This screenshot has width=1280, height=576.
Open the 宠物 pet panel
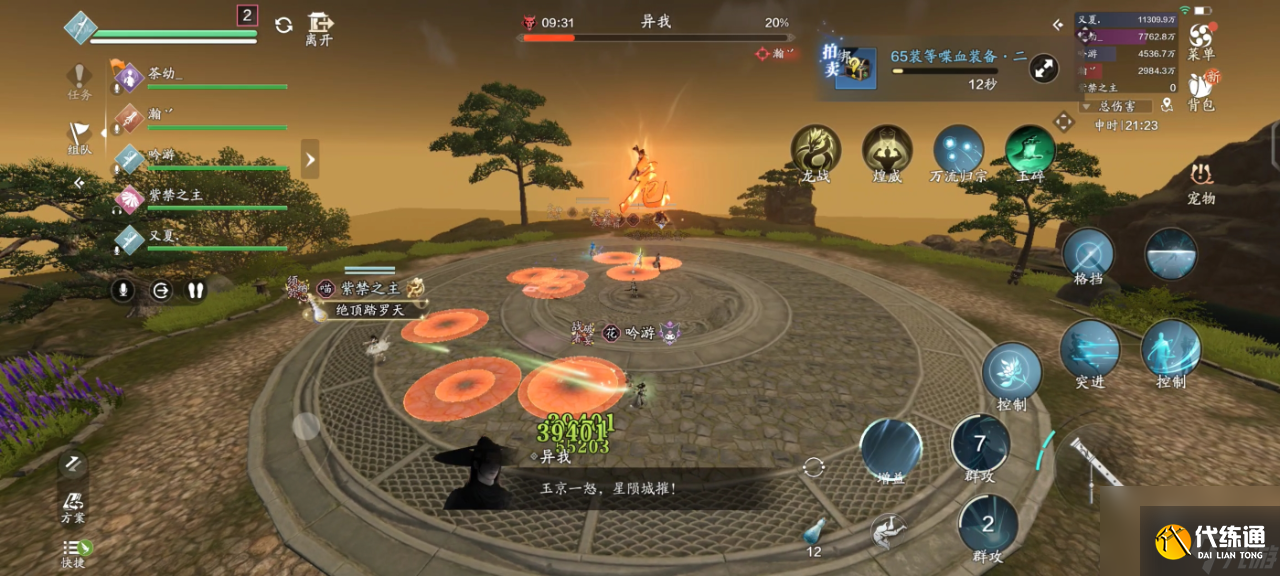click(x=1201, y=180)
